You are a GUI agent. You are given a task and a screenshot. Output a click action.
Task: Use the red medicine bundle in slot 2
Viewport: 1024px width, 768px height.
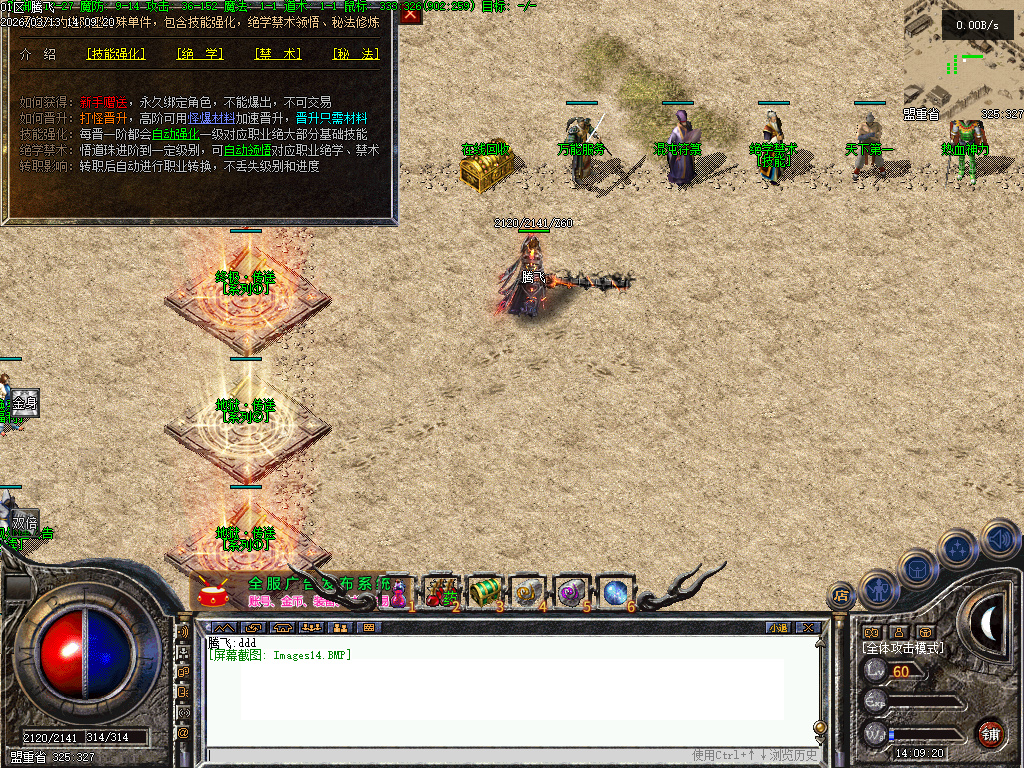point(440,591)
